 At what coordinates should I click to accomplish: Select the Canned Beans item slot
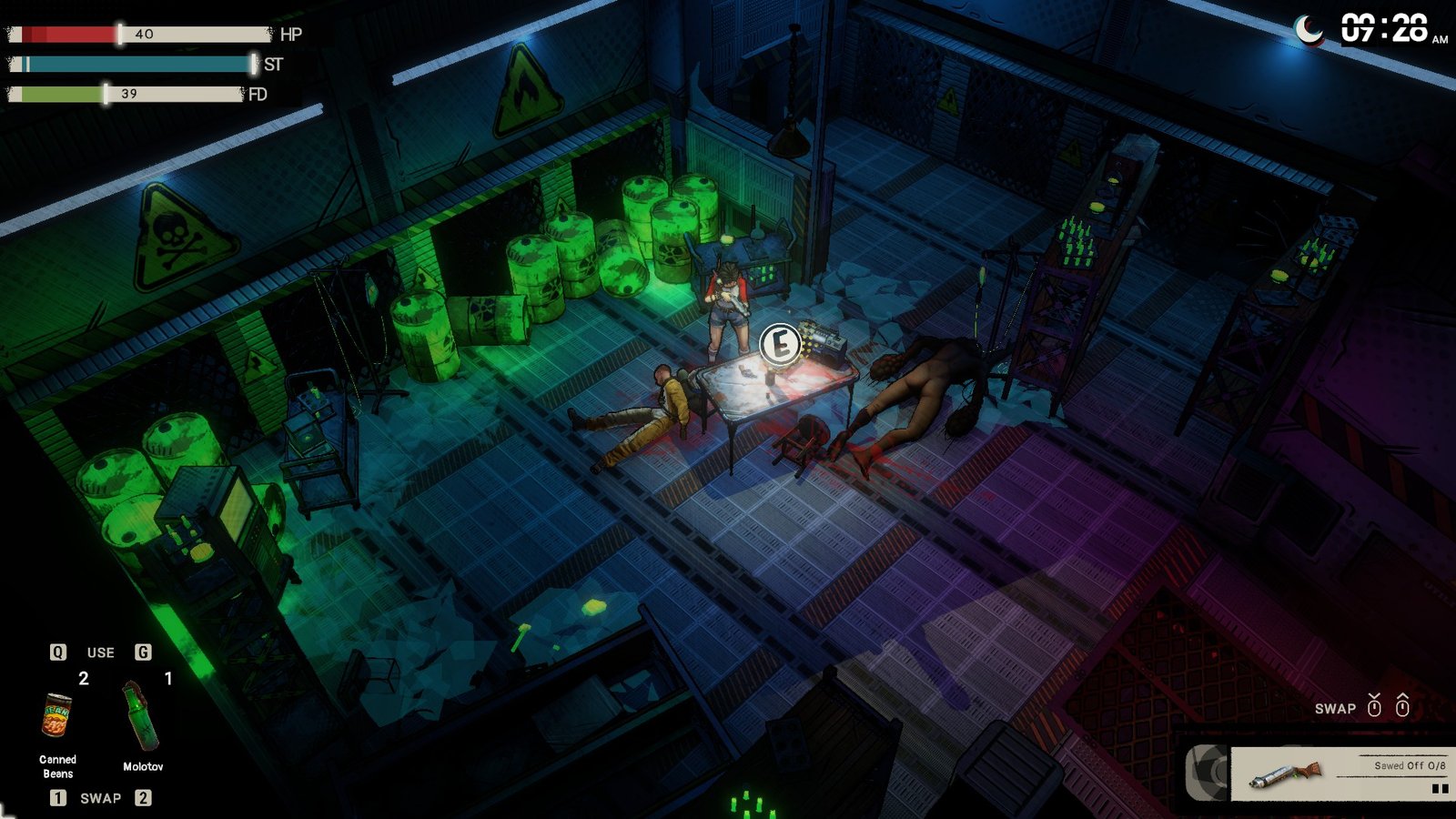pos(57,716)
